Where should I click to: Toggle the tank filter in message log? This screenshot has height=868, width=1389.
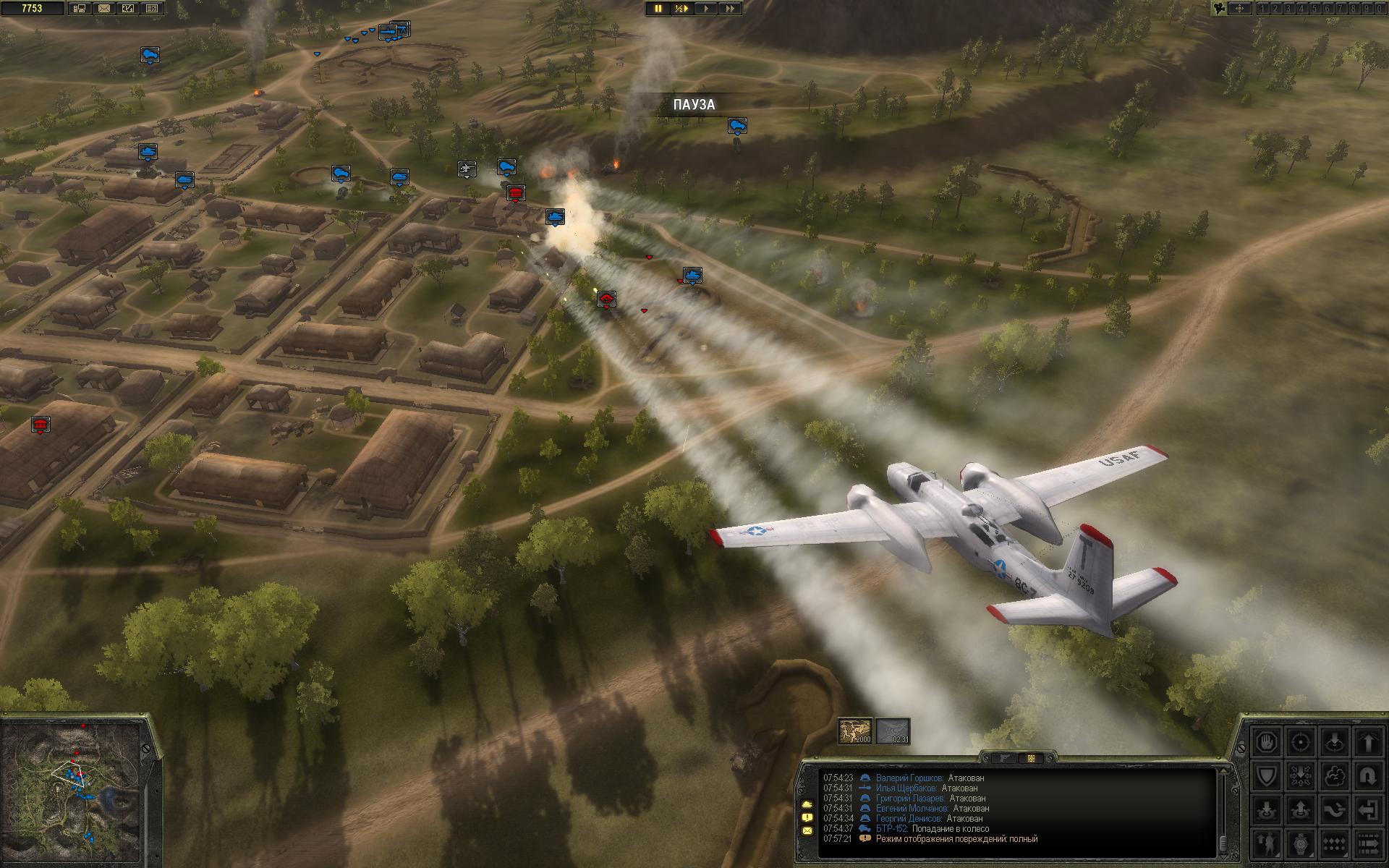807,804
